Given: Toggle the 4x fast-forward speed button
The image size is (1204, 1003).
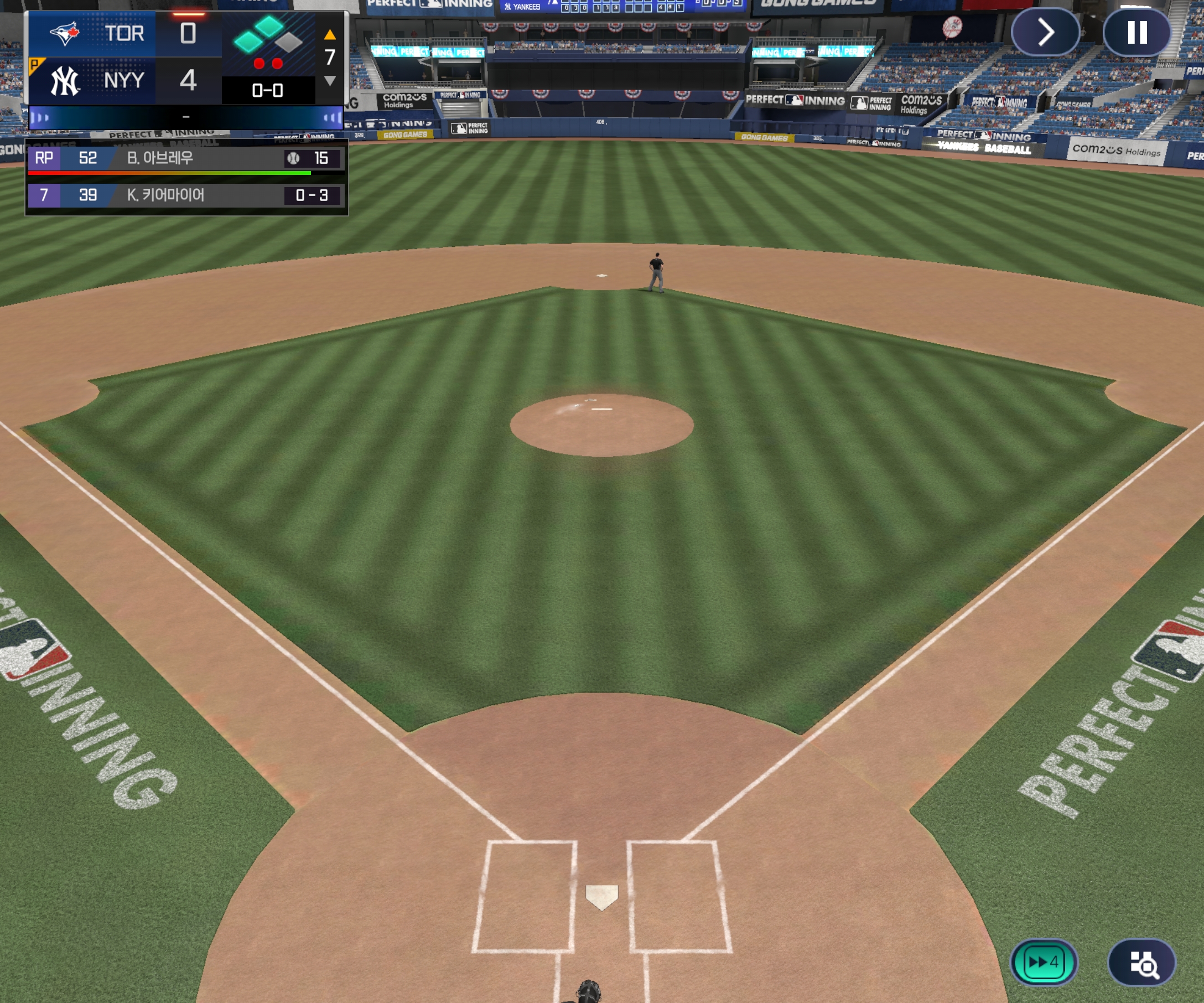Looking at the screenshot, I should point(1043,961).
